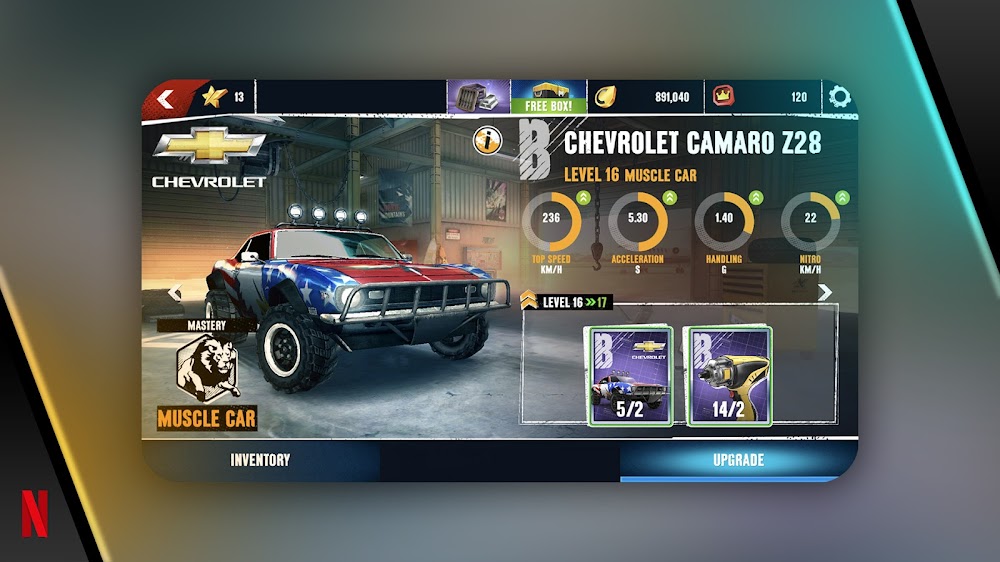This screenshot has width=1000, height=562.
Task: Tap the gold coin currency icon
Action: [x=607, y=97]
